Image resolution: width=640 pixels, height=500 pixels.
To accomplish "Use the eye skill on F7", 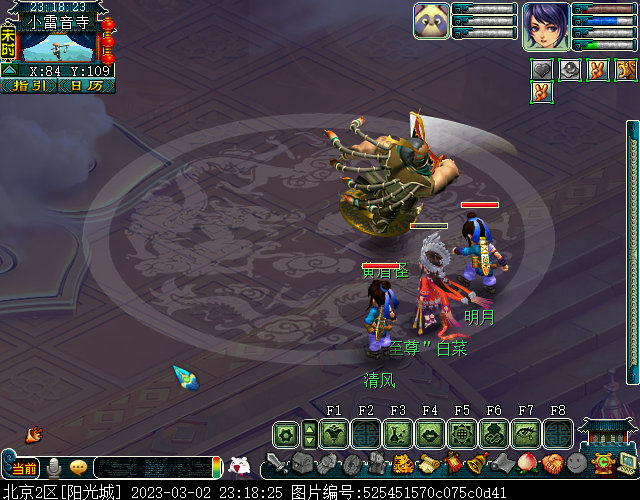I will pyautogui.click(x=526, y=433).
